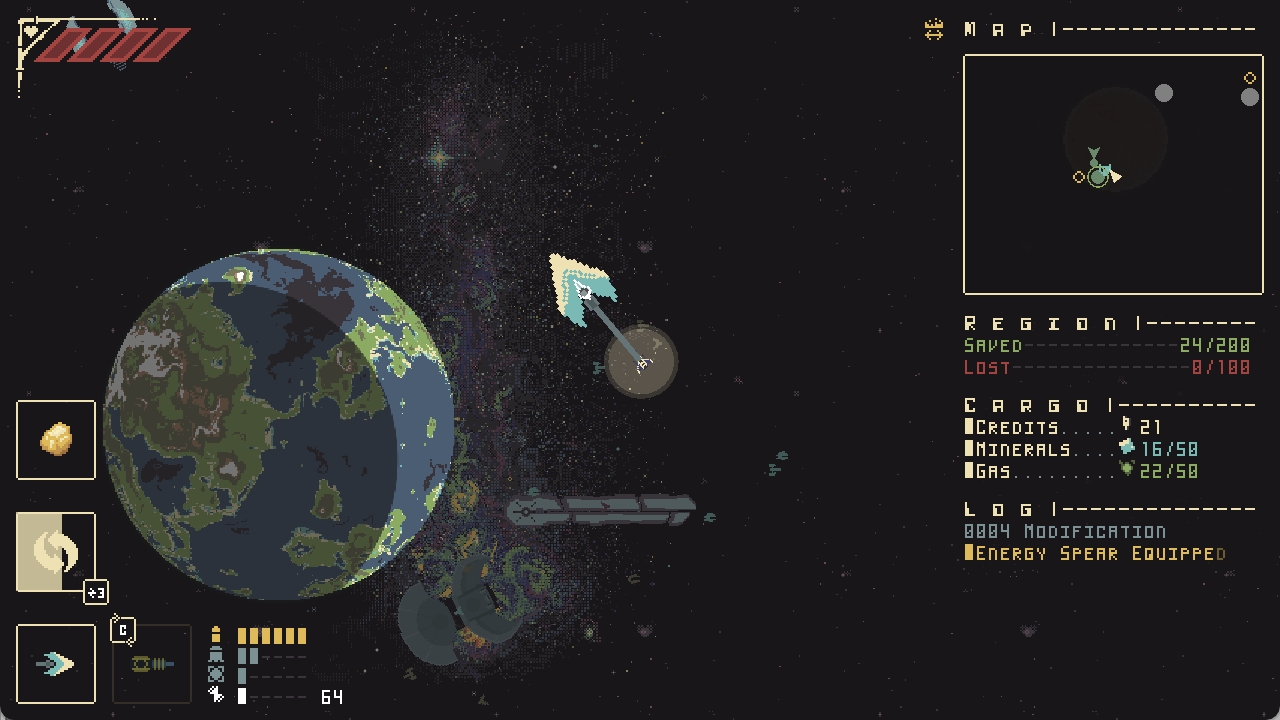Click the tractor beam equipment slot icon
This screenshot has height=720, width=1280.
pyautogui.click(x=150, y=663)
